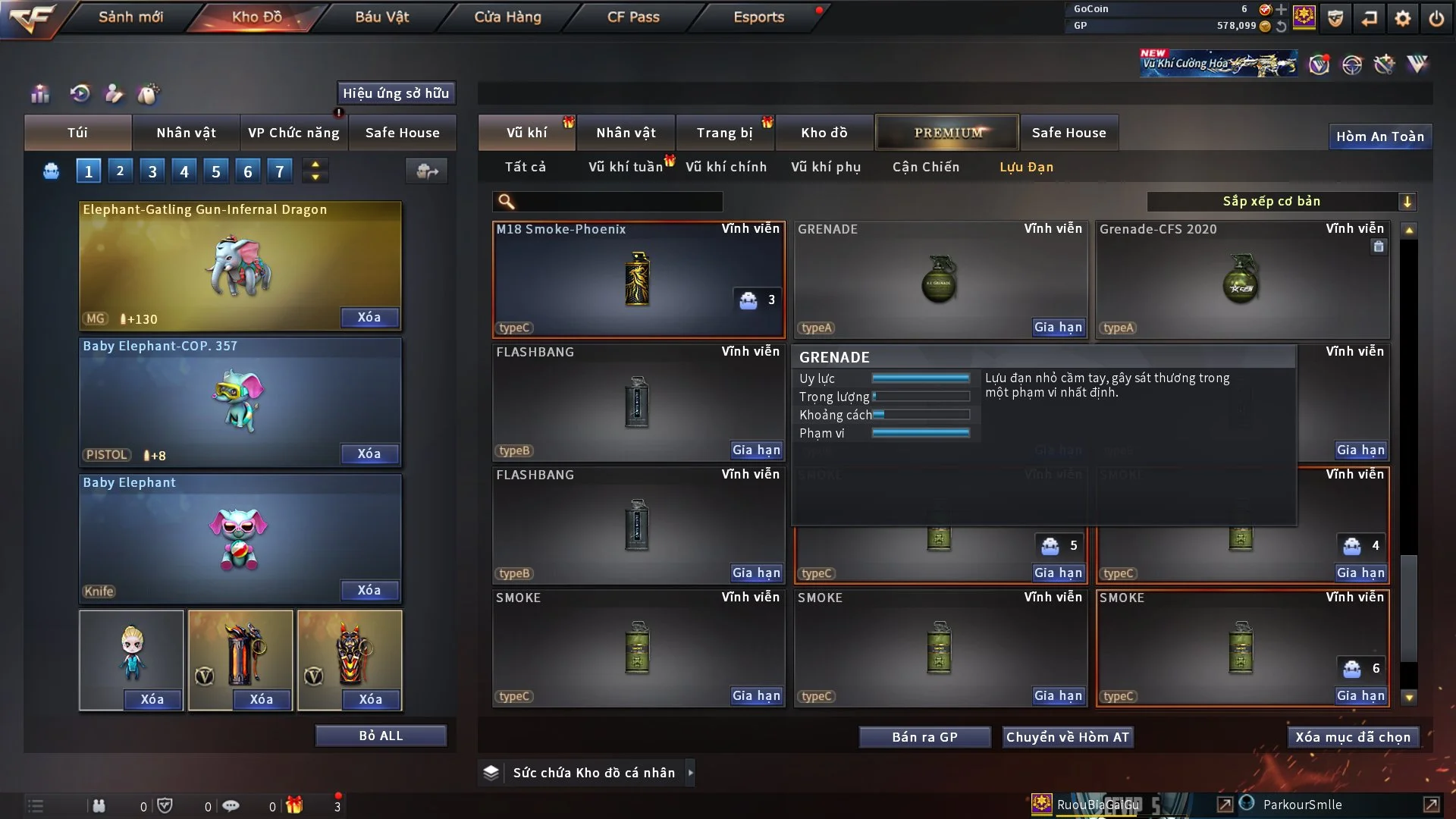1456x819 pixels.
Task: Select the Vũ khí inventory tab
Action: [526, 133]
